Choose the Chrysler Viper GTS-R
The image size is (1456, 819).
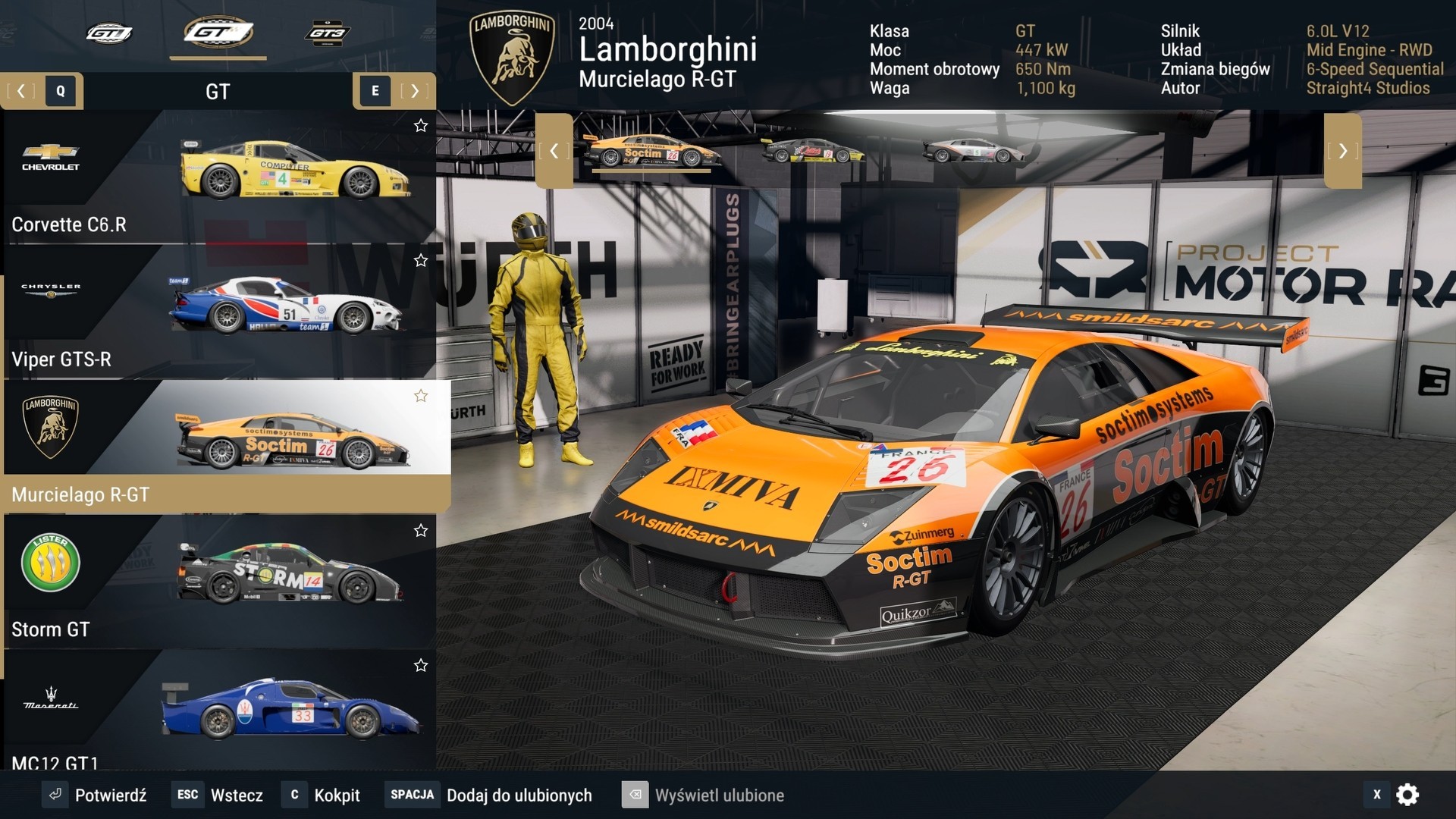[x=220, y=312]
